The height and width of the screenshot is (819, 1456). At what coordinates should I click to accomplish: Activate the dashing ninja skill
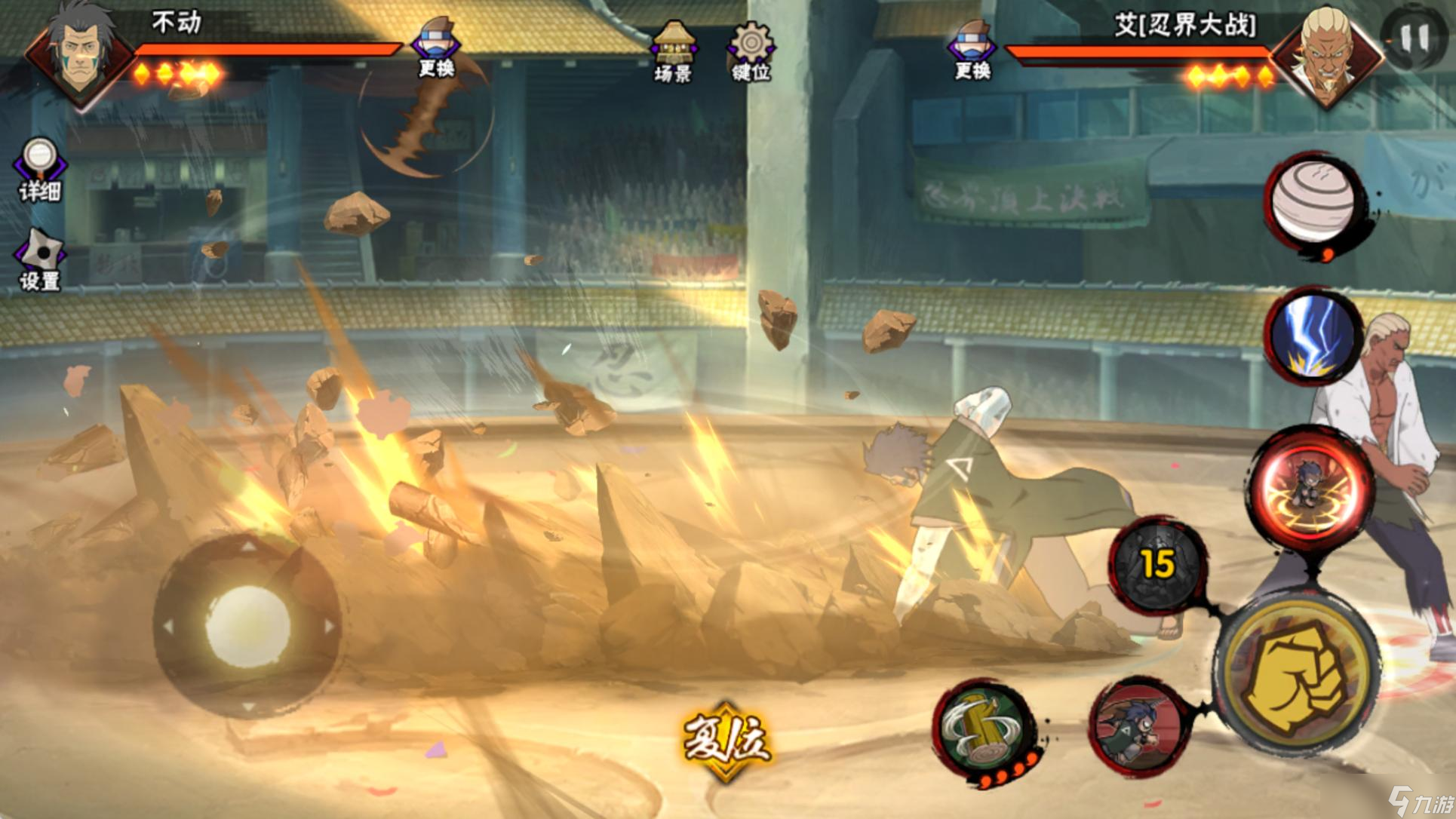(x=1138, y=725)
